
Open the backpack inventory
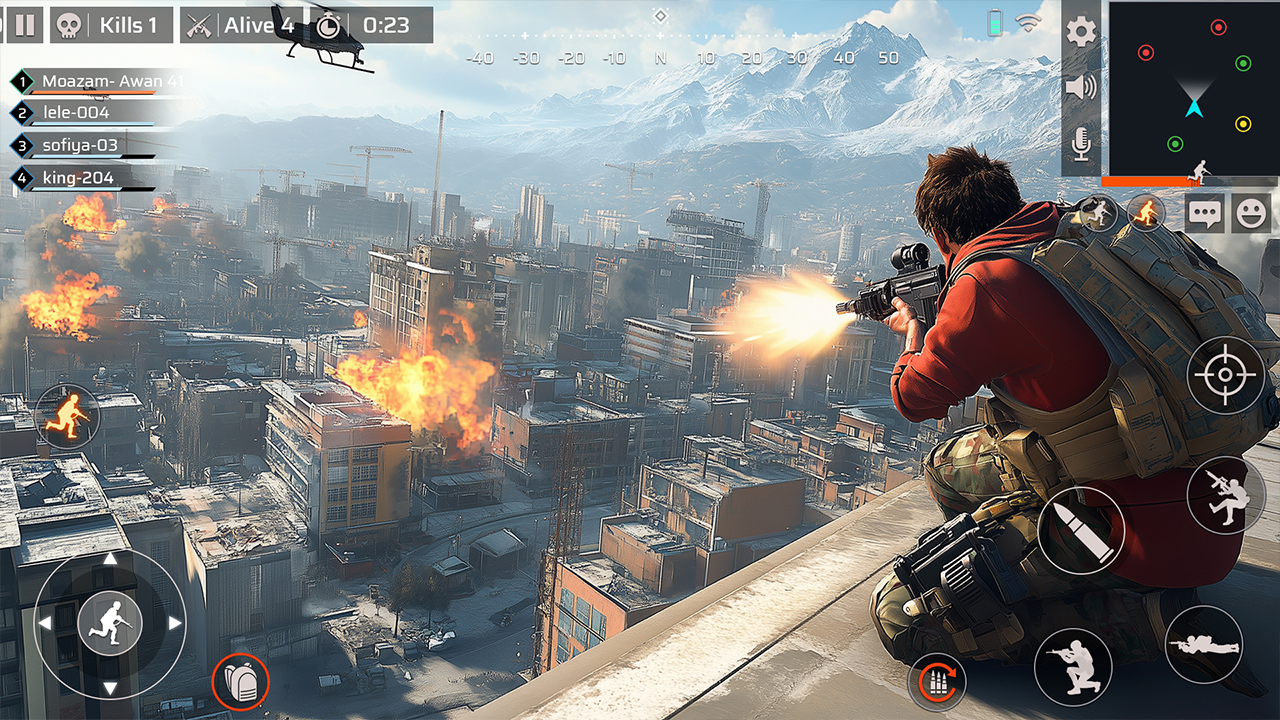coord(240,683)
